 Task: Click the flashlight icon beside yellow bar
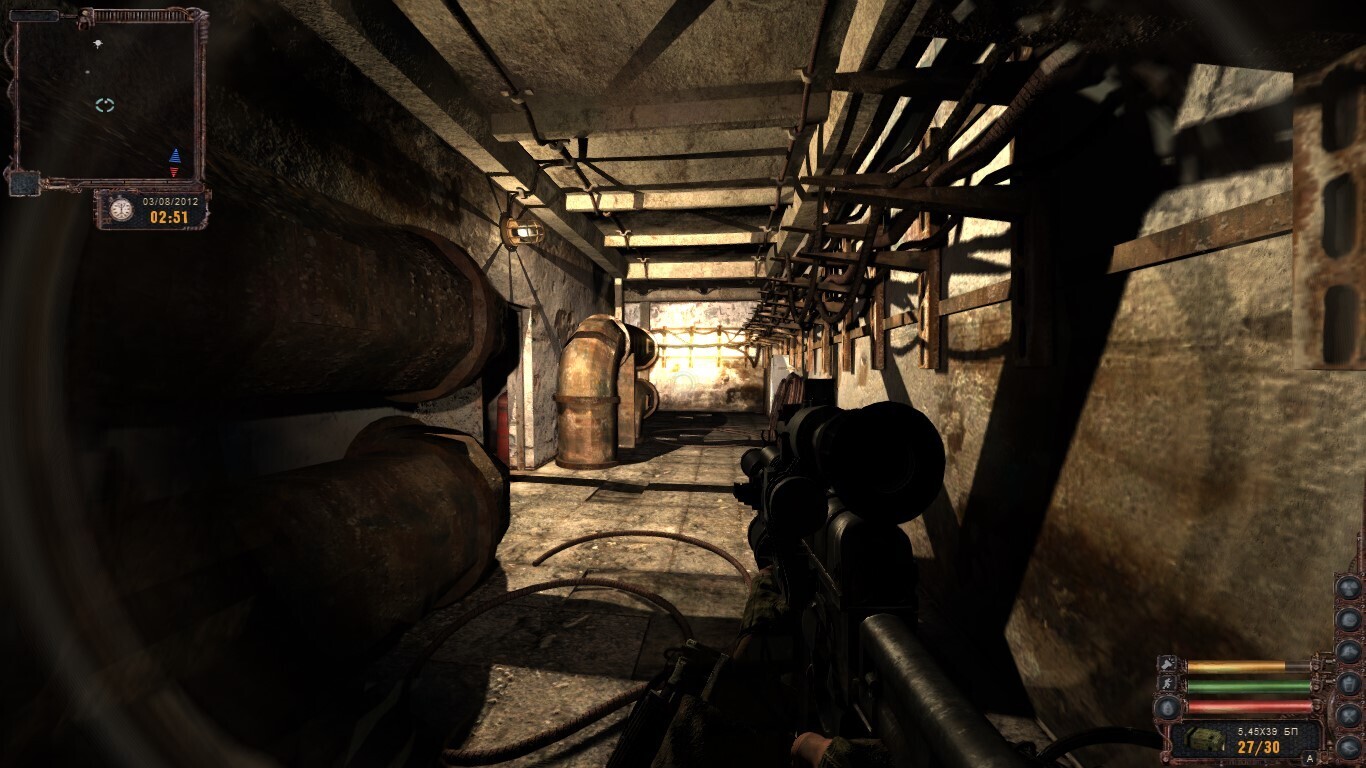1167,664
